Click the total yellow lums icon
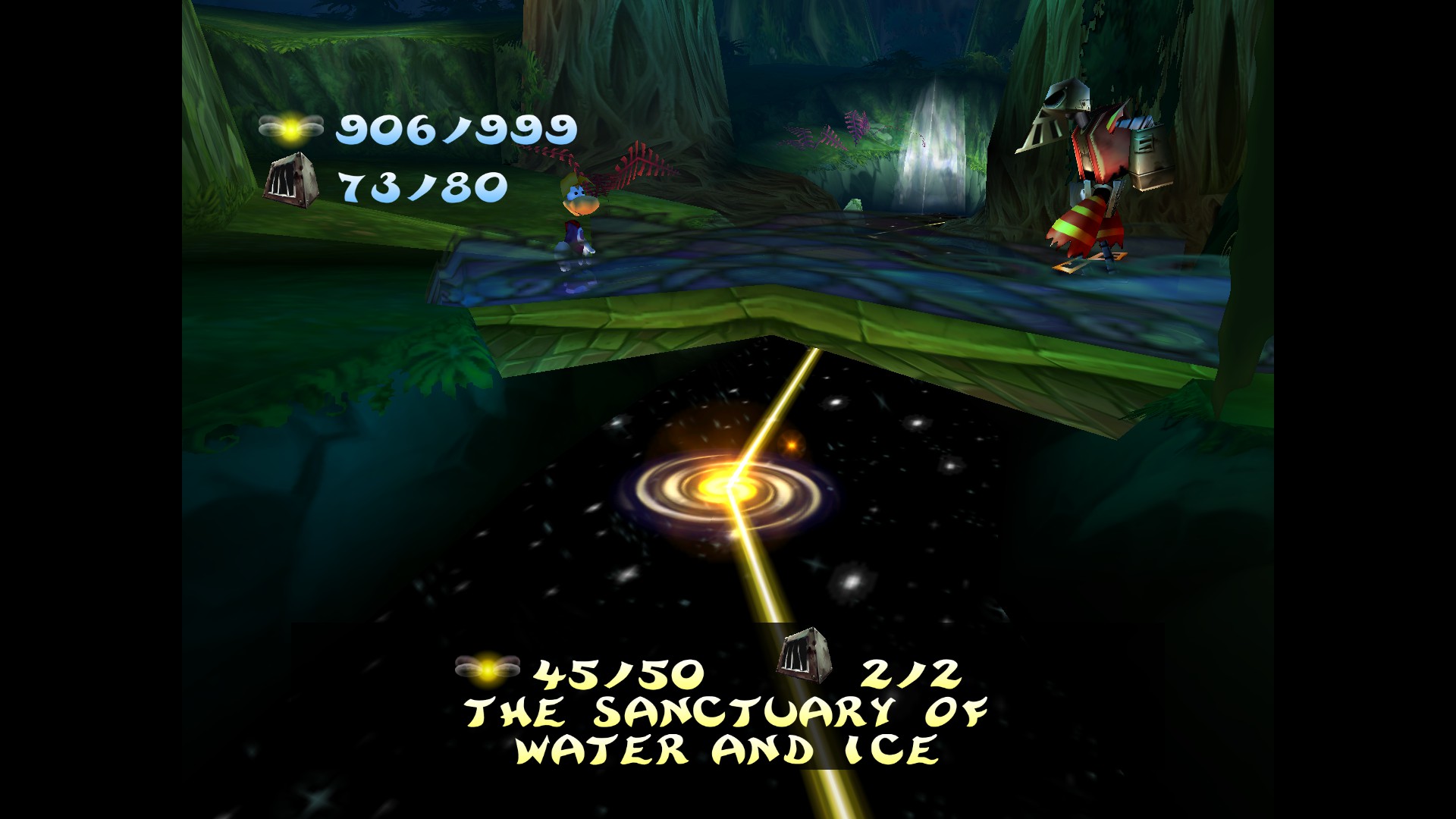This screenshot has height=819, width=1456. (290, 129)
